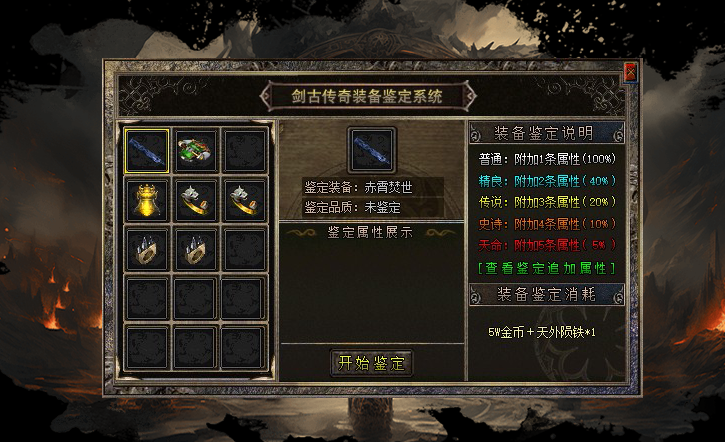Open the 查看鉴定追加属性 link

pos(546,267)
